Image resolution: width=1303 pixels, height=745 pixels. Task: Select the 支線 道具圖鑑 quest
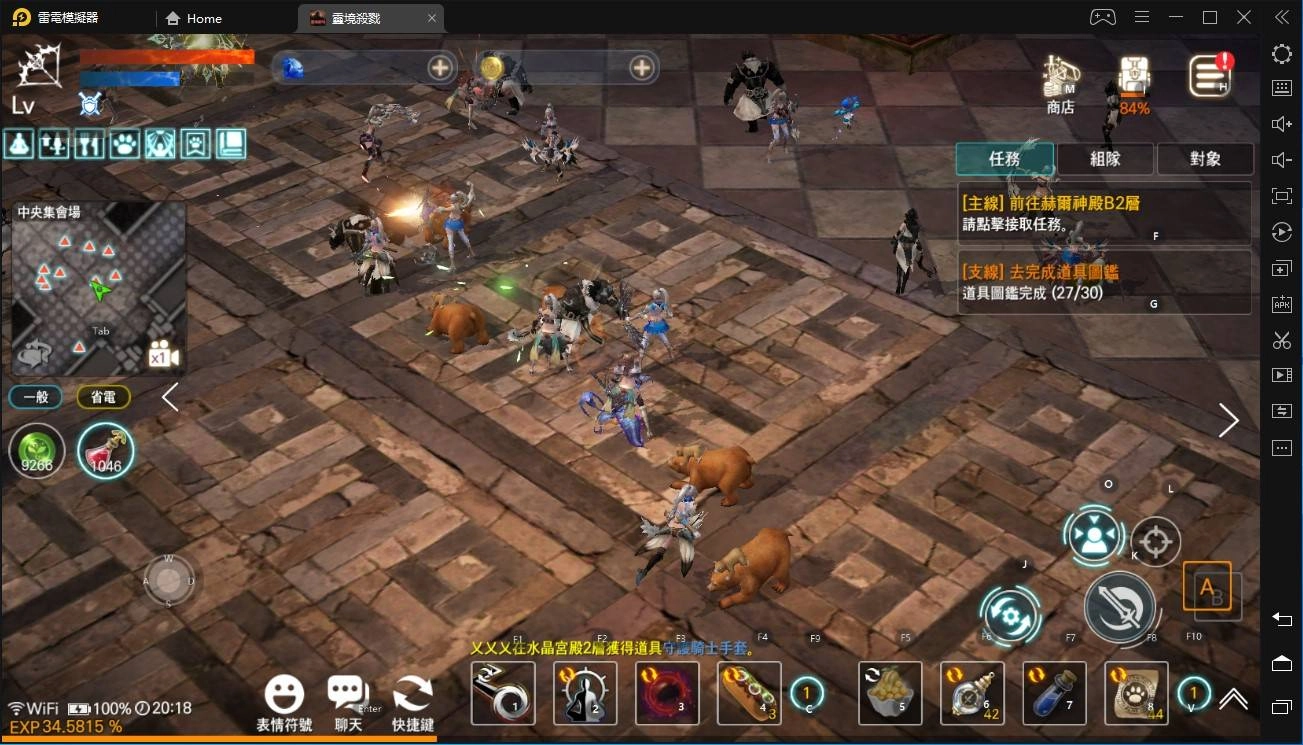pyautogui.click(x=1104, y=281)
